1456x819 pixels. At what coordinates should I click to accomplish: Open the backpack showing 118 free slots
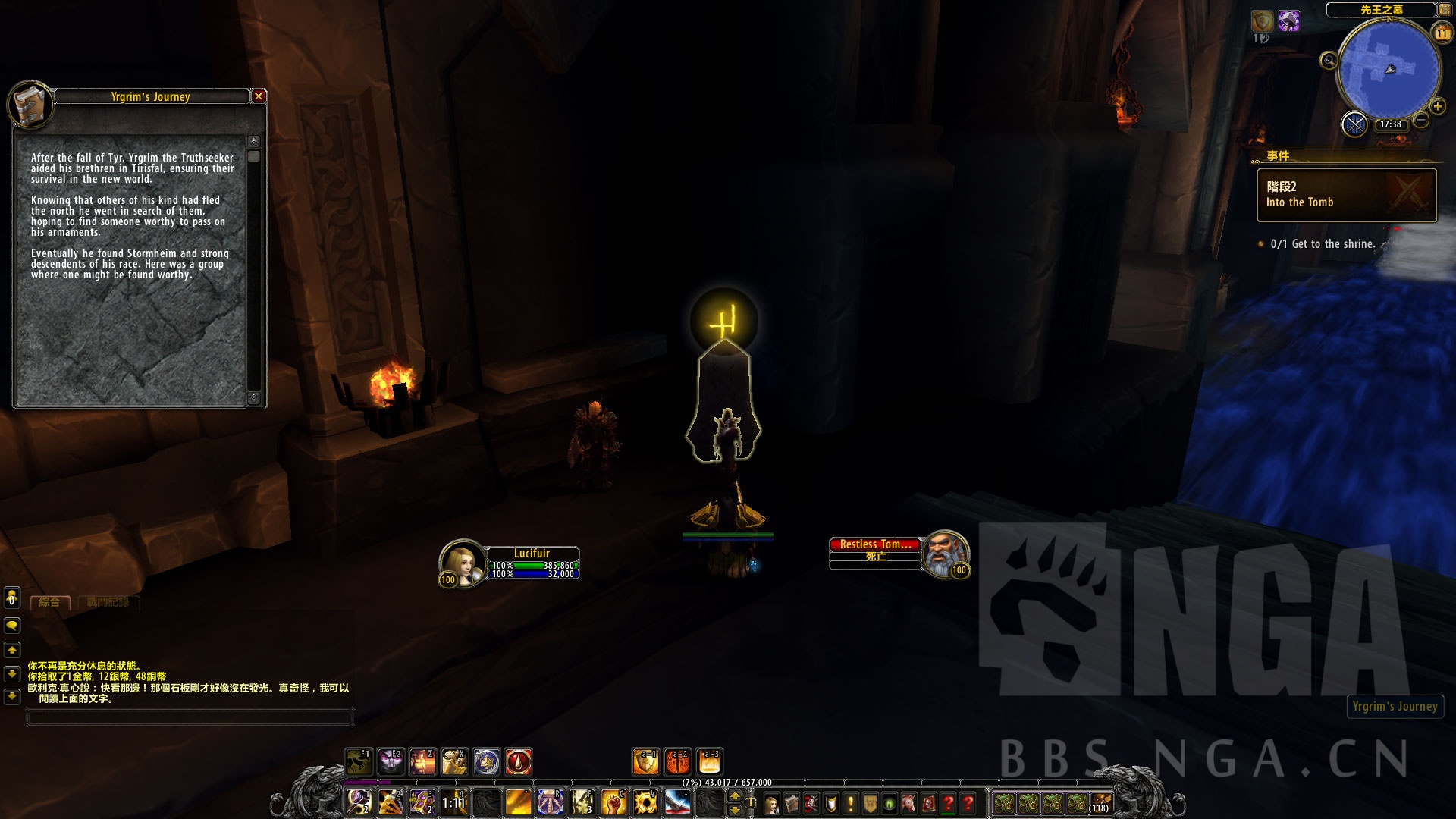click(x=1100, y=803)
